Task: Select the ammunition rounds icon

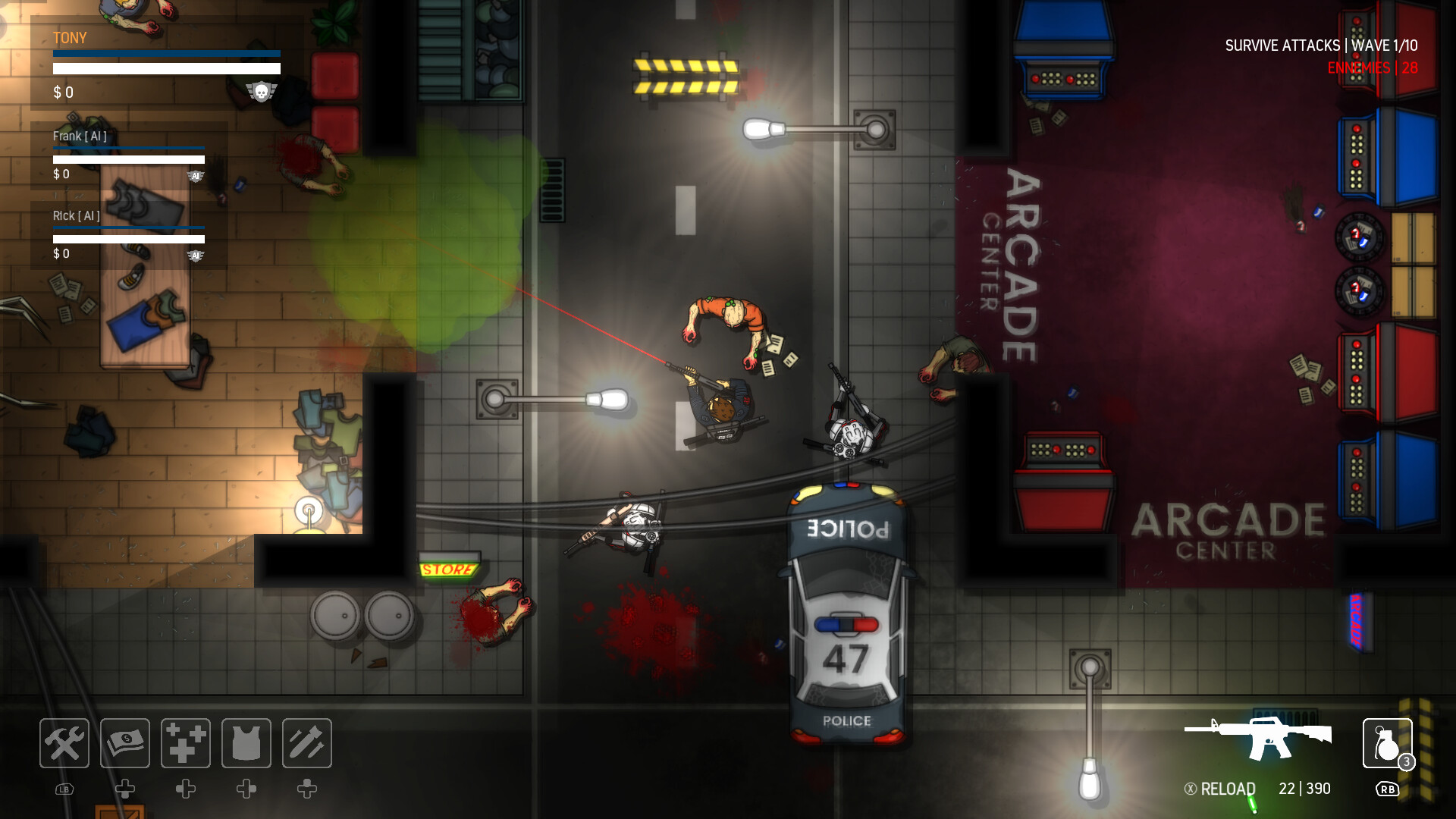Action: [306, 743]
